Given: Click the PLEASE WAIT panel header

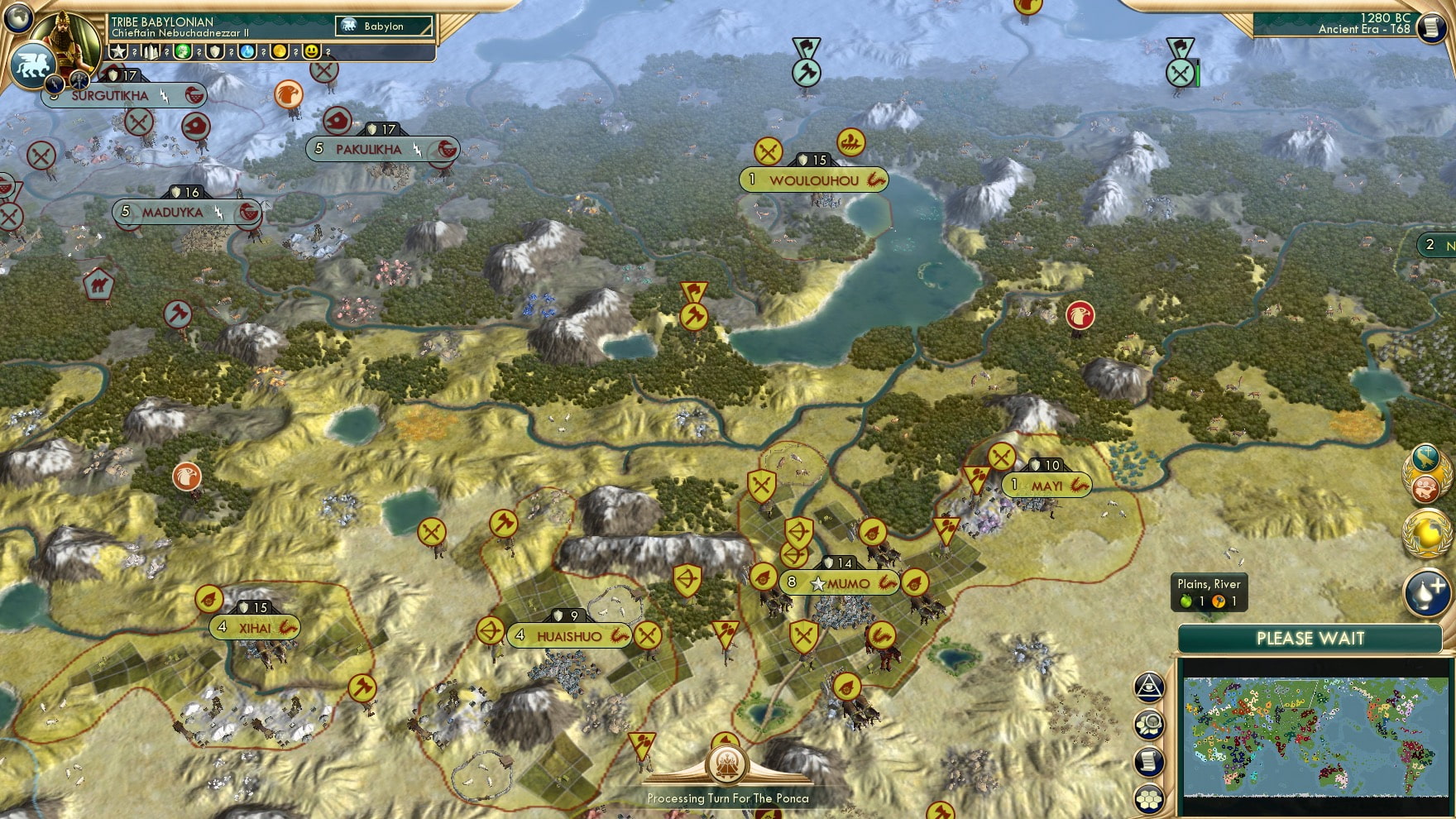Looking at the screenshot, I should (x=1311, y=639).
